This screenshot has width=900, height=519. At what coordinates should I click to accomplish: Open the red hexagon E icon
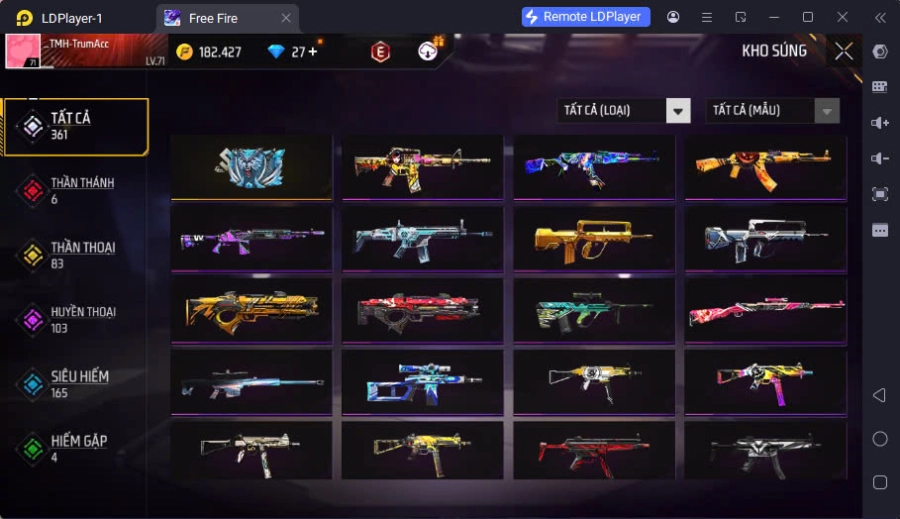tap(380, 52)
